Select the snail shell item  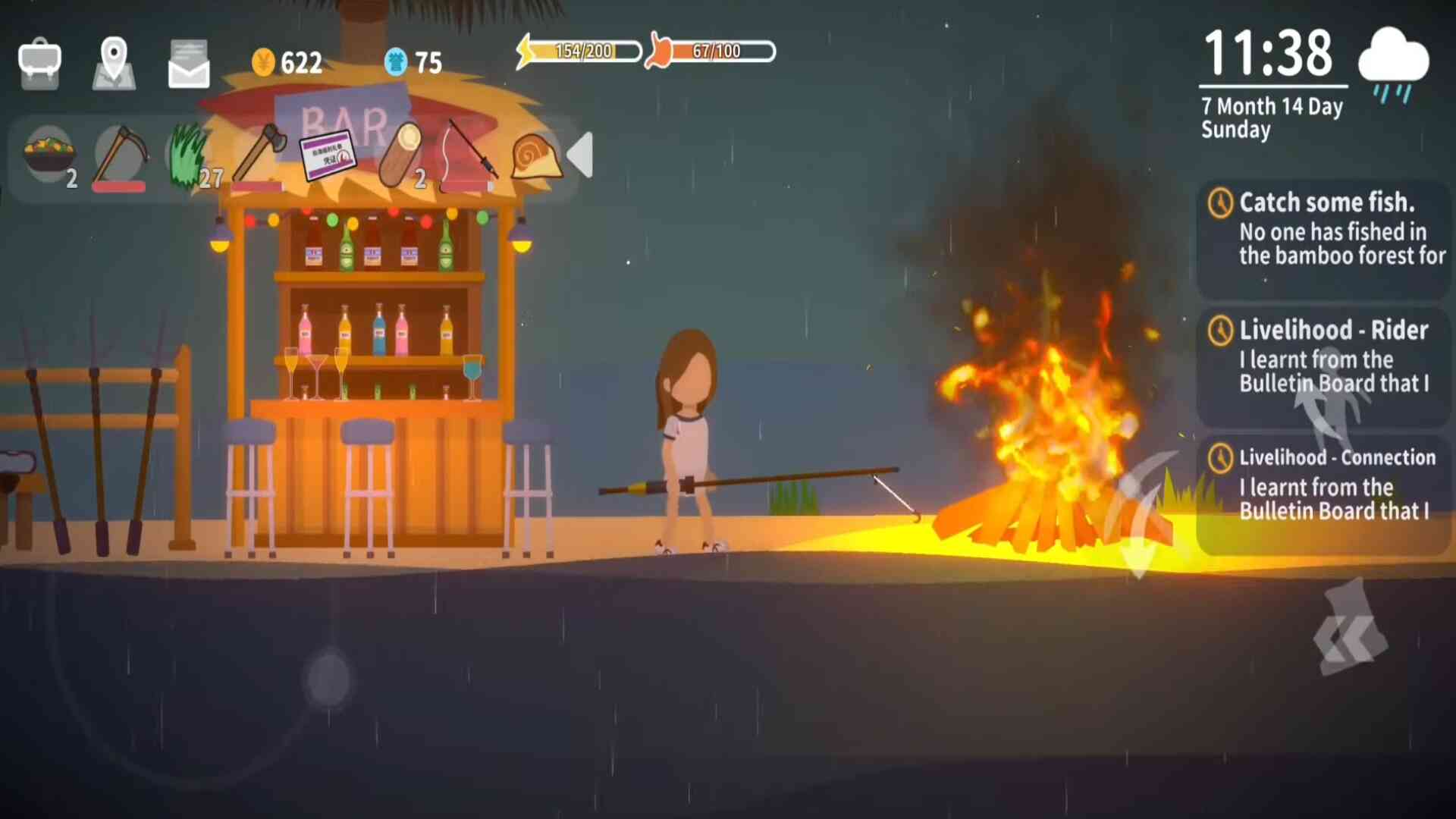click(x=536, y=156)
